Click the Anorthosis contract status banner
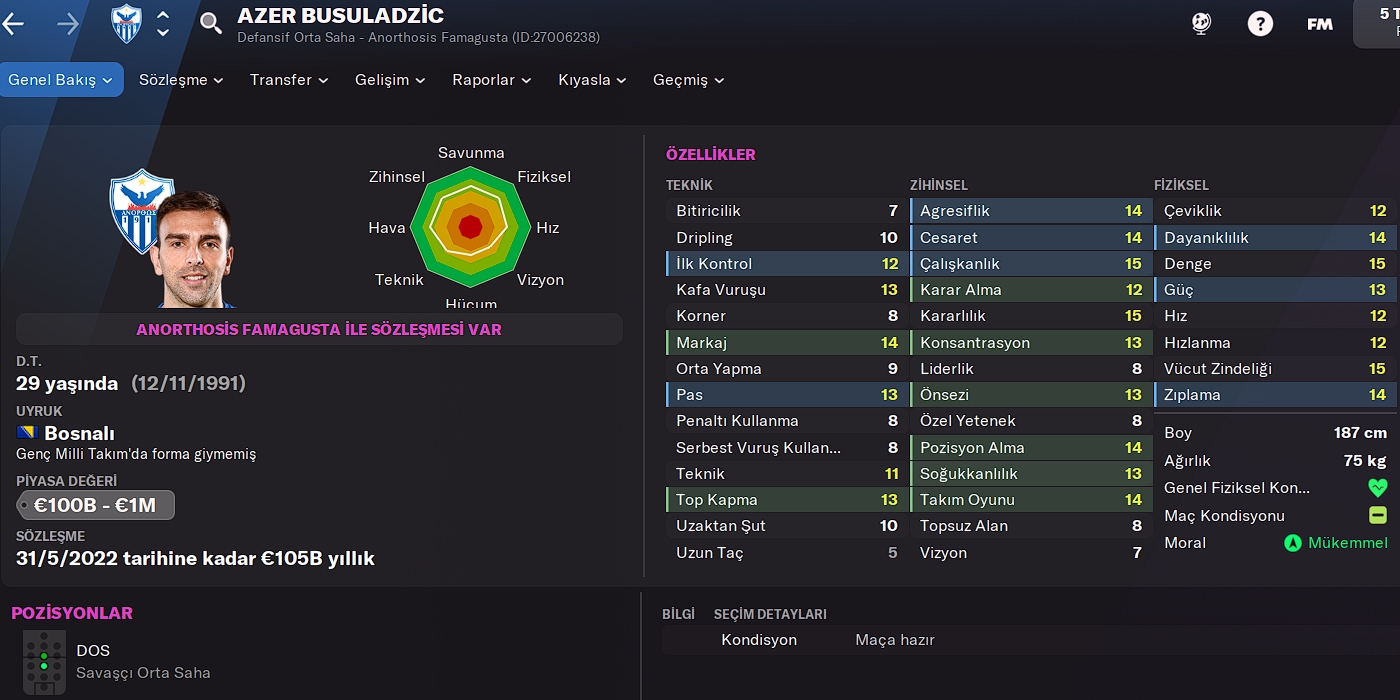 click(x=319, y=329)
